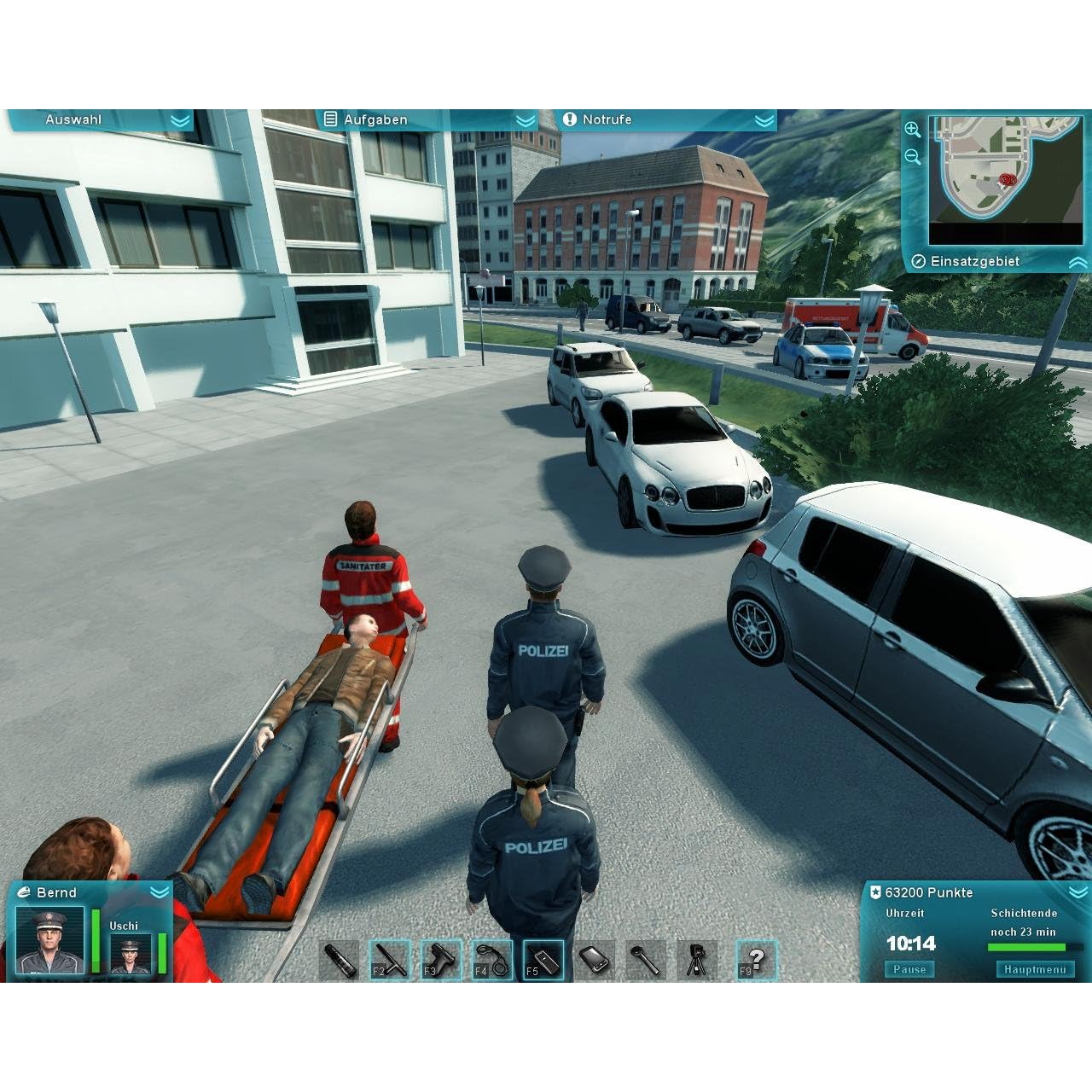Open help with the question mark icon
Image resolution: width=1092 pixels, height=1092 pixels.
click(x=756, y=960)
